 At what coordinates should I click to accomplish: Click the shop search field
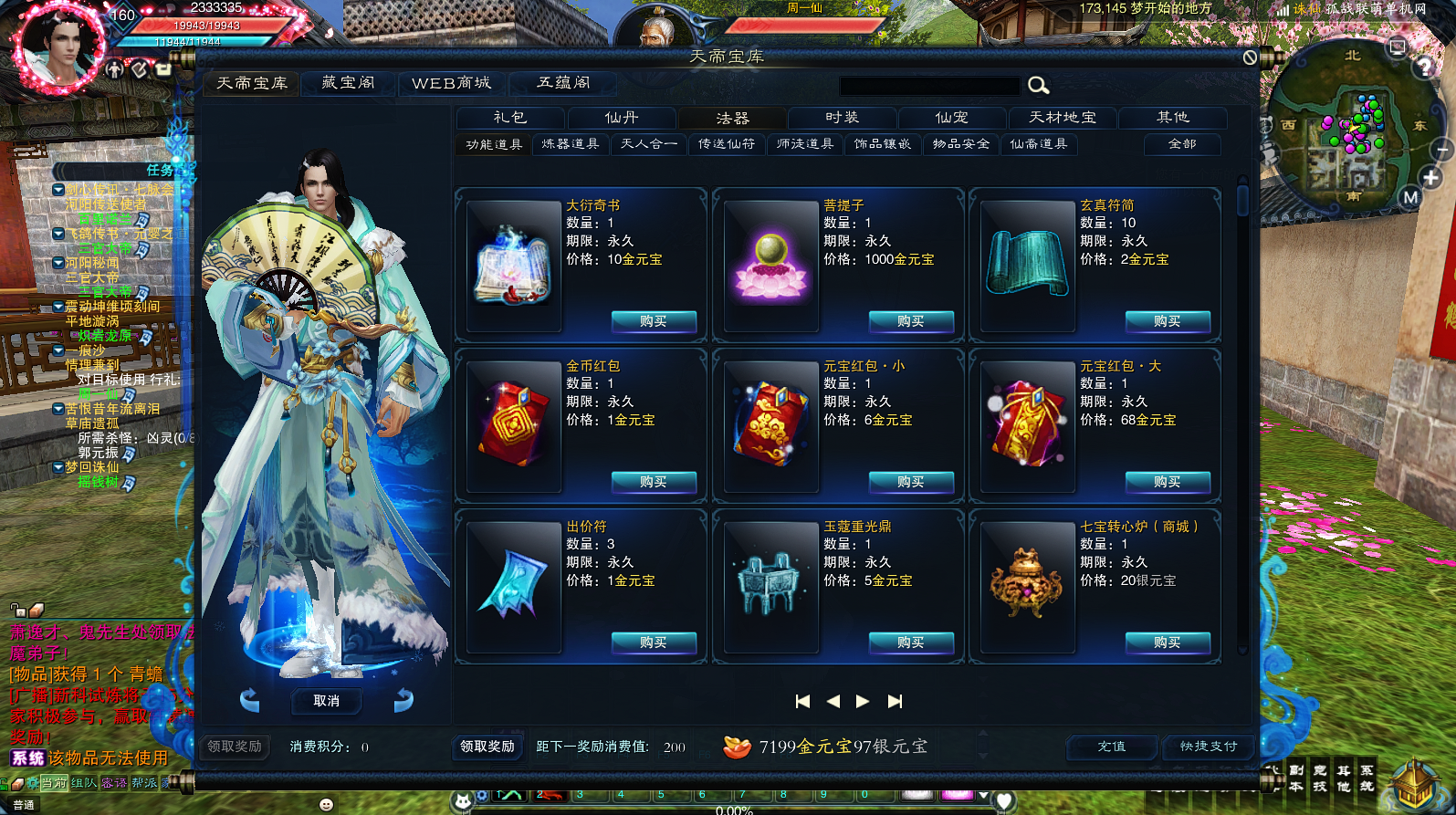tap(929, 86)
